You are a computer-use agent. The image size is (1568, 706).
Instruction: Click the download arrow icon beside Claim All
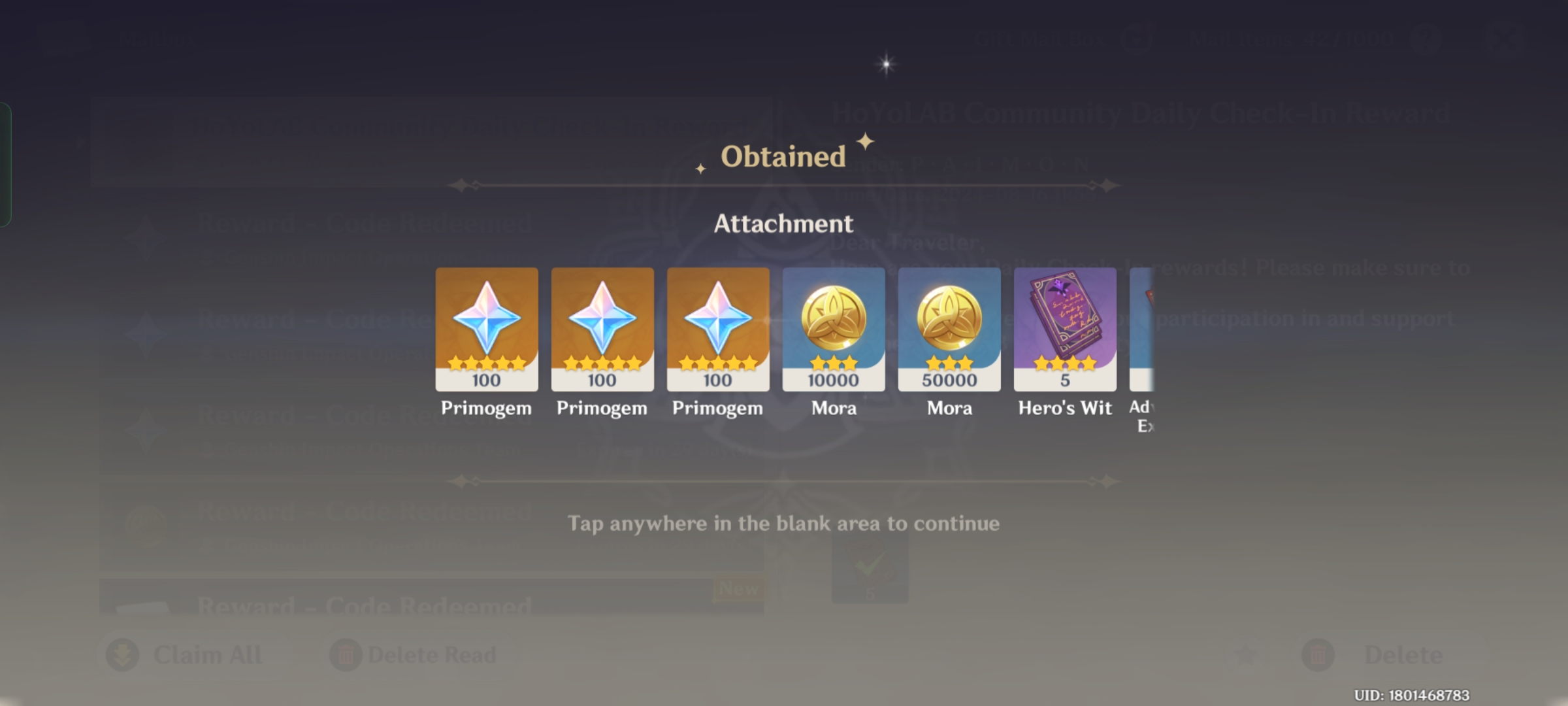click(x=123, y=654)
